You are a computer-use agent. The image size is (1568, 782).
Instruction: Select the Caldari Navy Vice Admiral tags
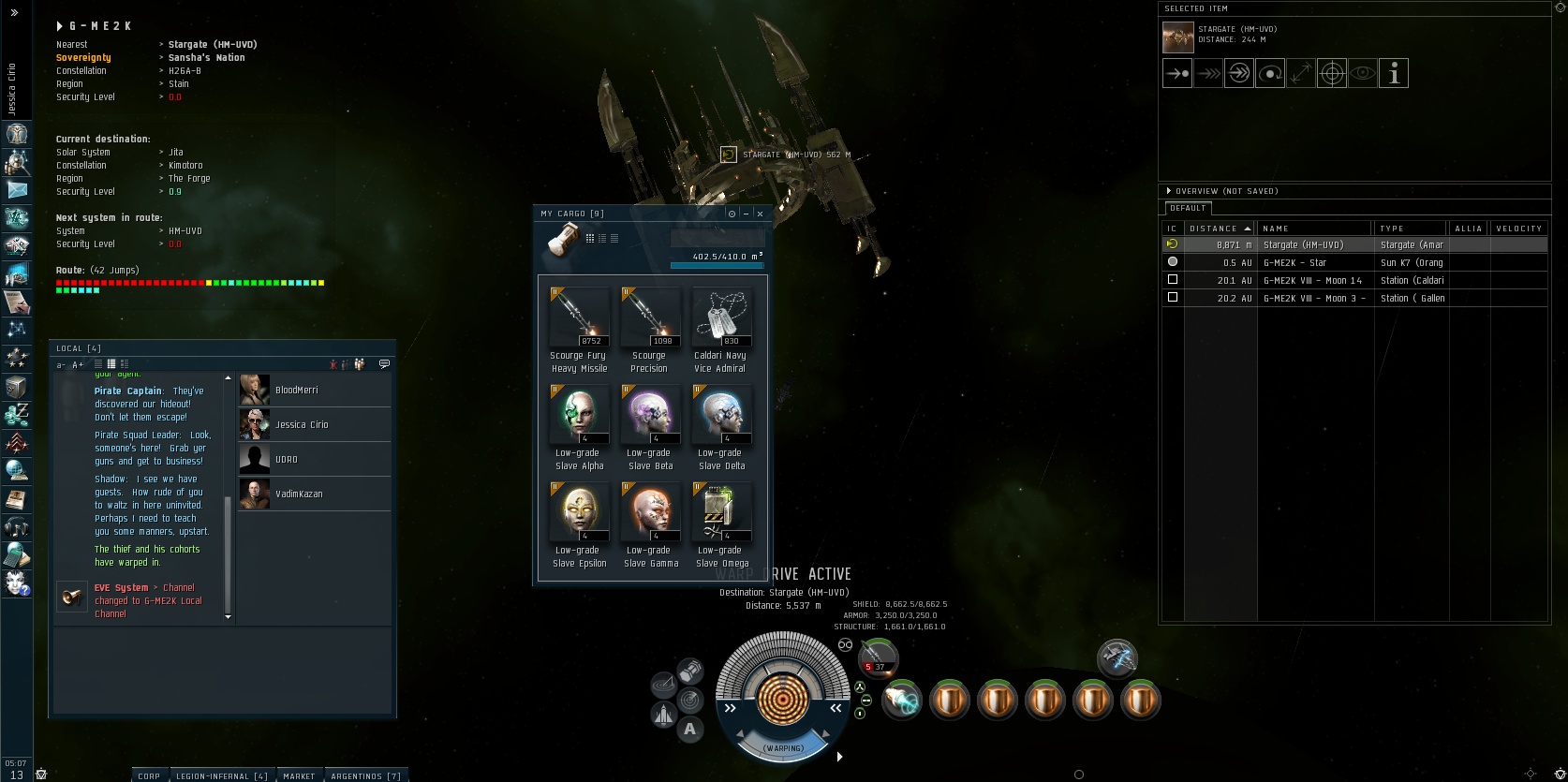[720, 318]
